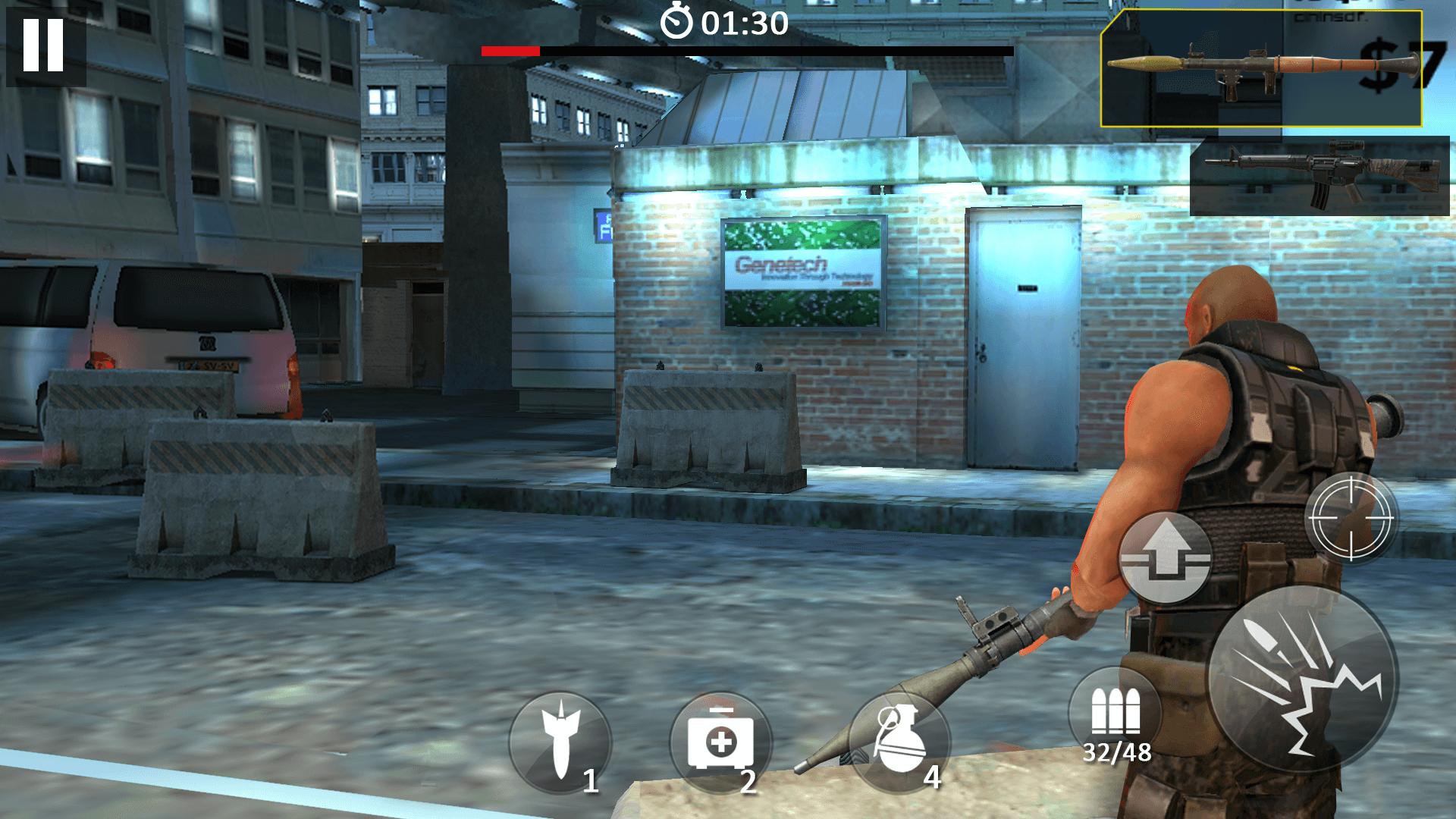1456x819 pixels.
Task: Select the RPG rocket launcher weapon slot
Action: [1260, 69]
